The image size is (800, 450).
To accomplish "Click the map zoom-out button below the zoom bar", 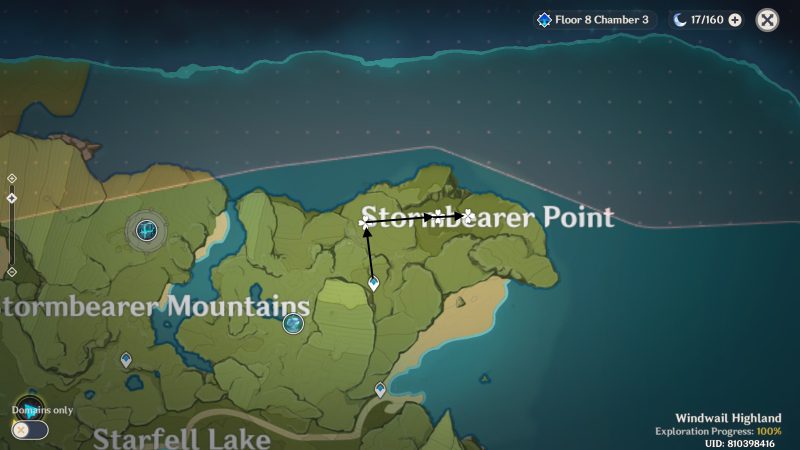I will pyautogui.click(x=11, y=272).
